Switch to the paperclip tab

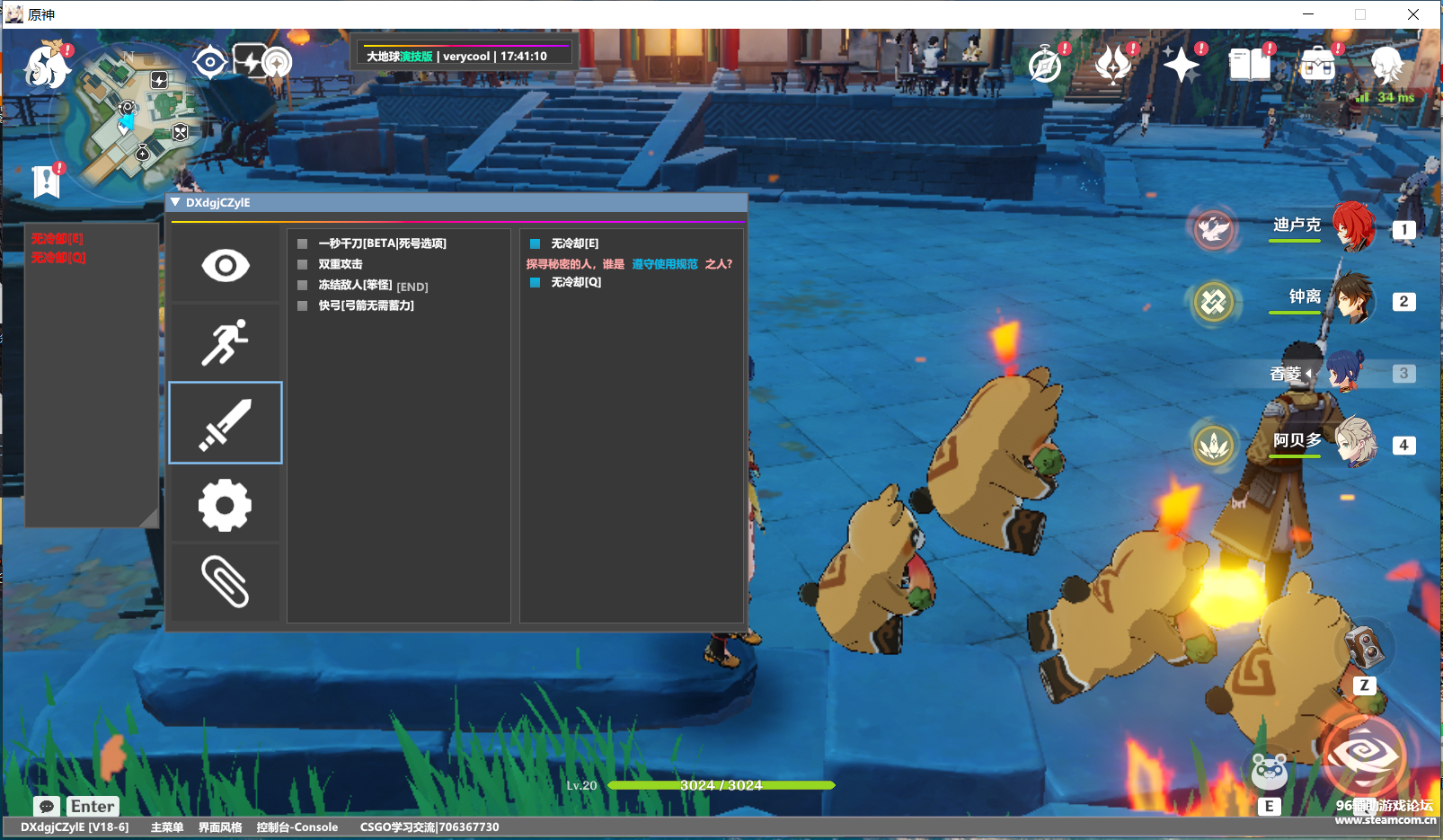click(226, 581)
